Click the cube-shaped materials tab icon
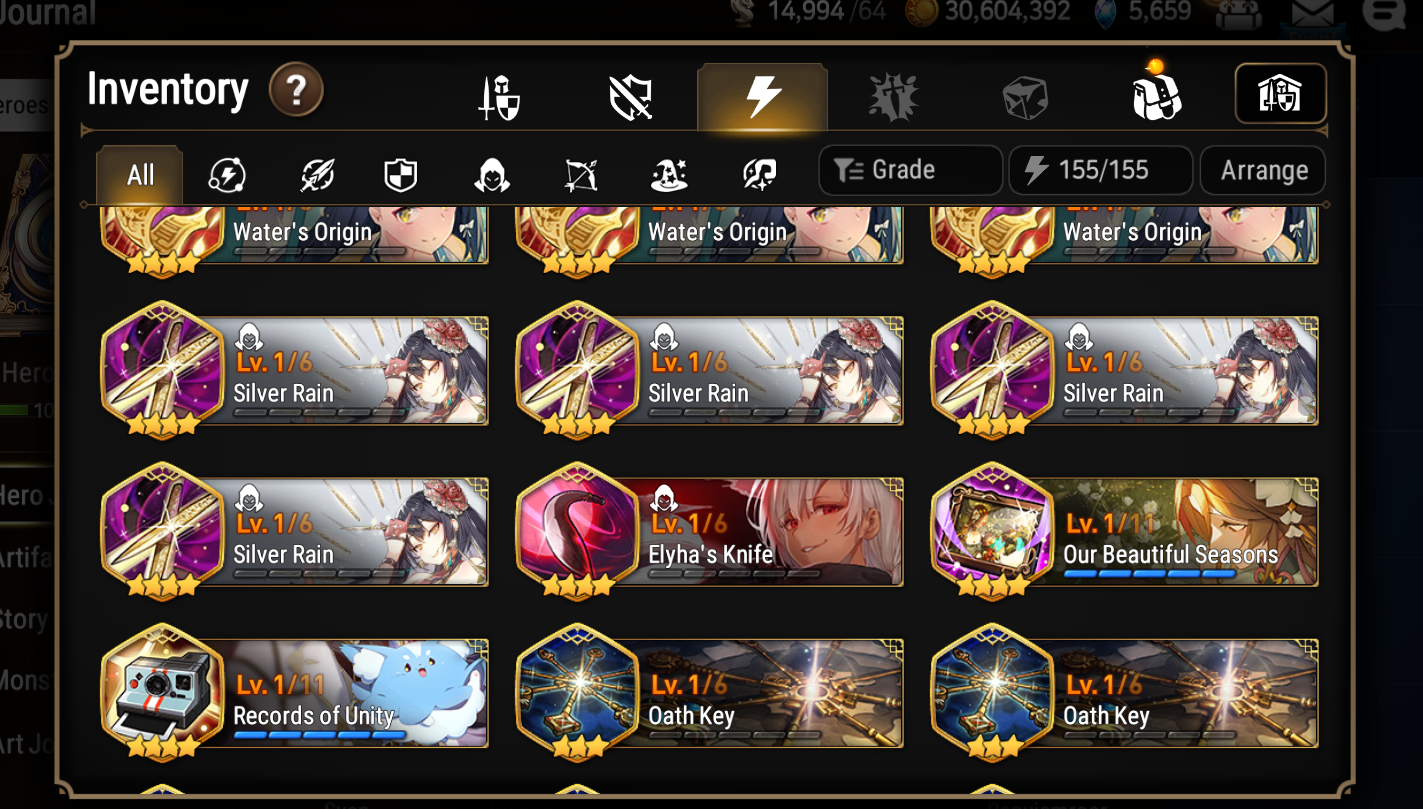 click(x=1025, y=96)
